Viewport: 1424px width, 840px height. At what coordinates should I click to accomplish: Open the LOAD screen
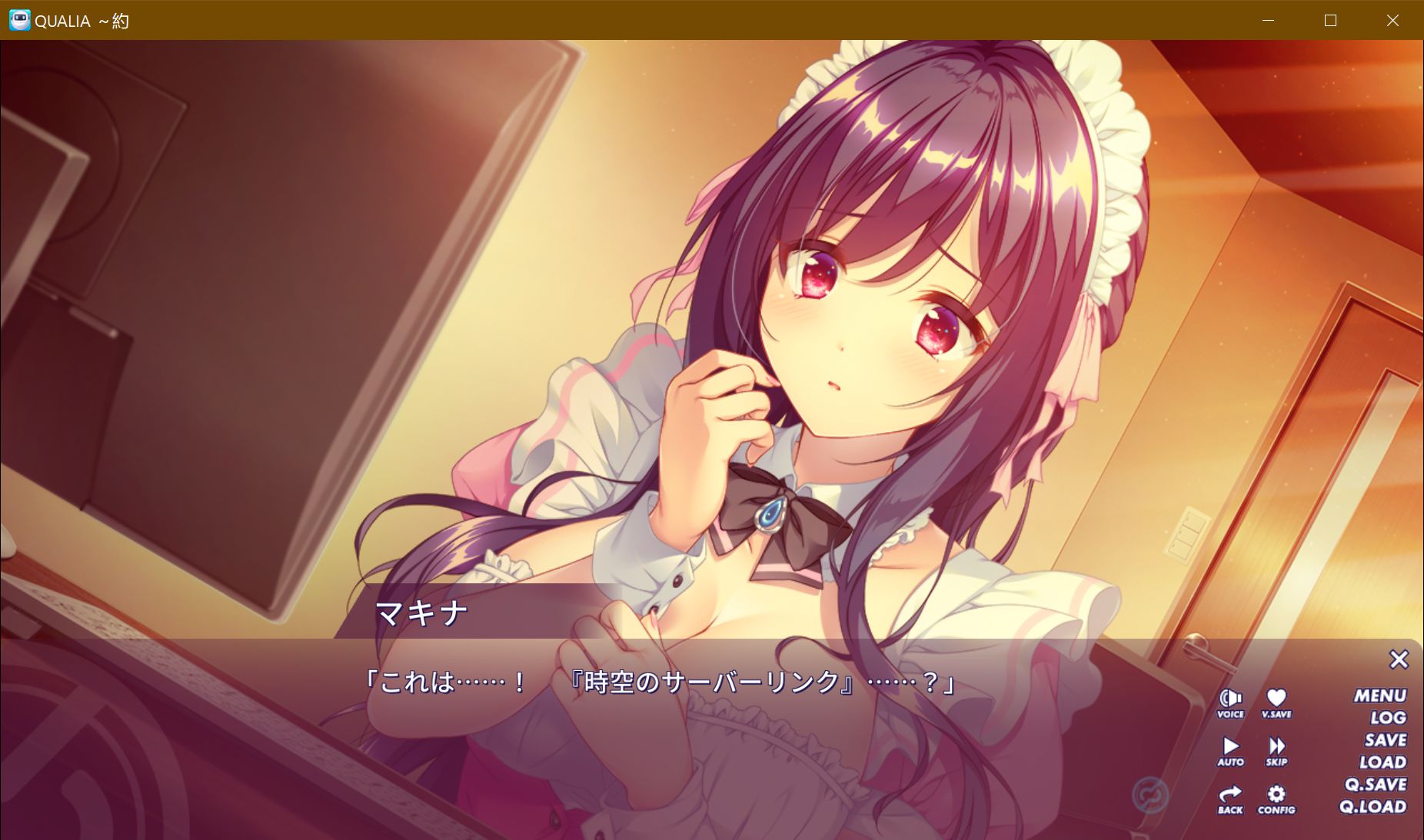coord(1382,762)
